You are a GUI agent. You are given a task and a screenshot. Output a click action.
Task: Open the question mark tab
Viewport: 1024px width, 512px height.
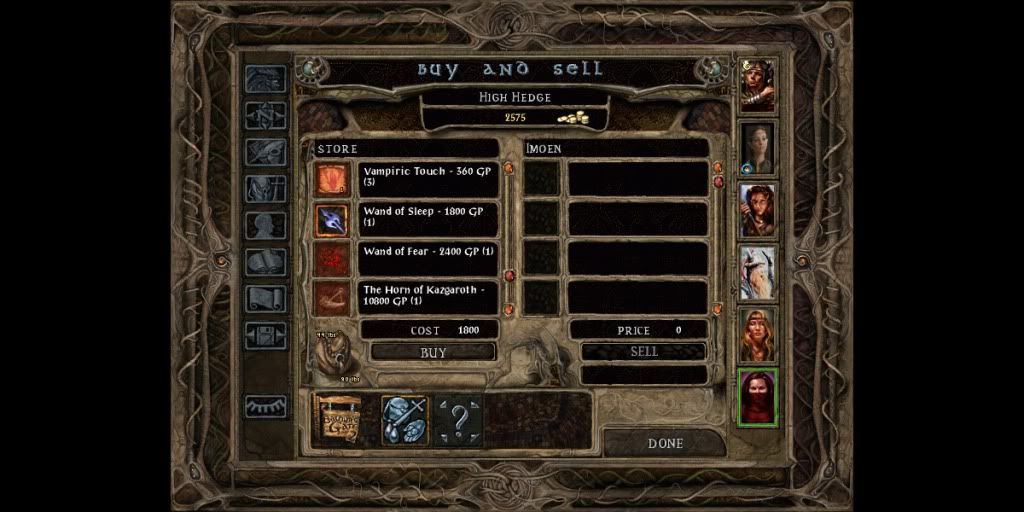tap(459, 420)
